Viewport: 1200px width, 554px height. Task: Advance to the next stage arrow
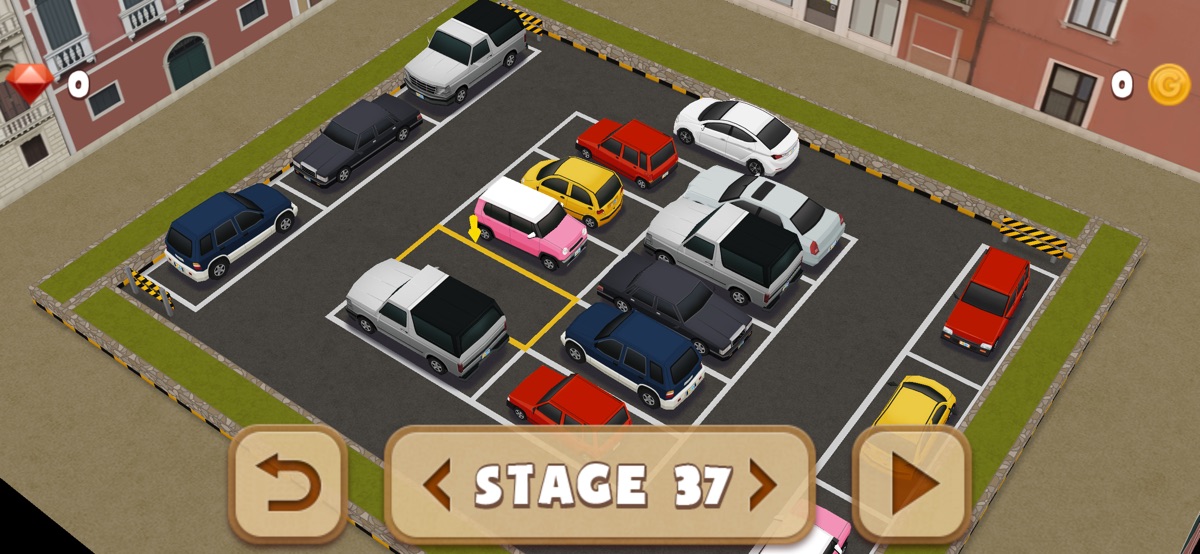click(763, 485)
